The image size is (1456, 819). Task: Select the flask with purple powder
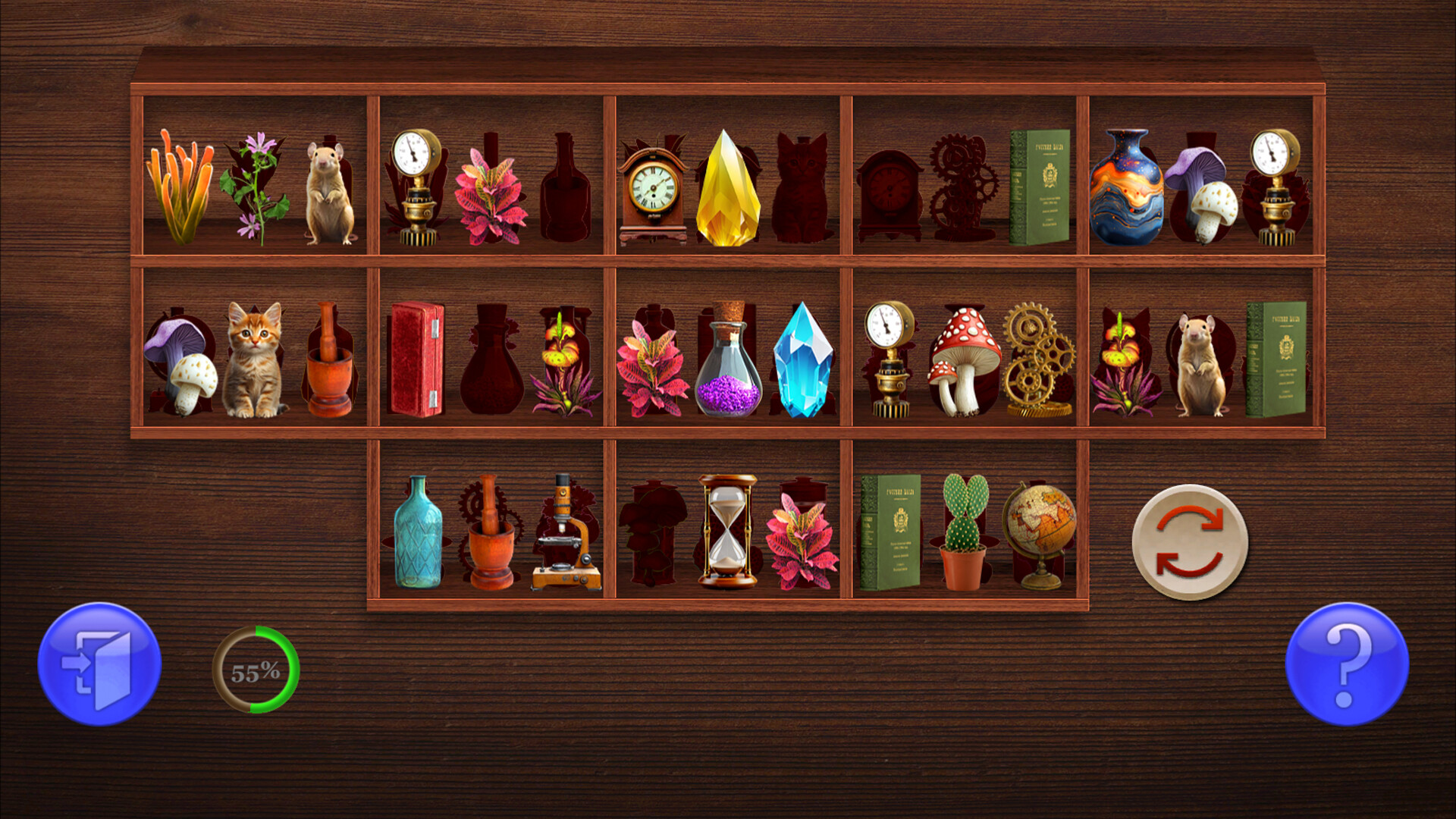[x=728, y=364]
